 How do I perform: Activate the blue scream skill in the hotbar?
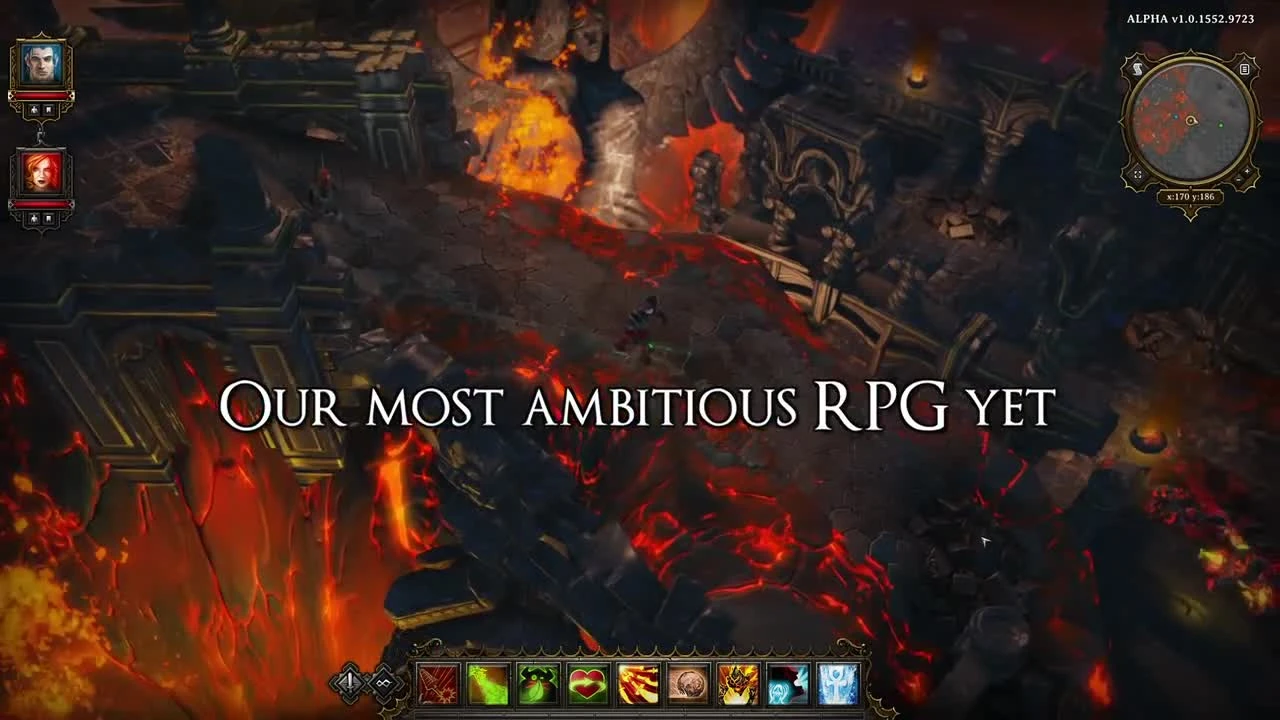pos(788,683)
